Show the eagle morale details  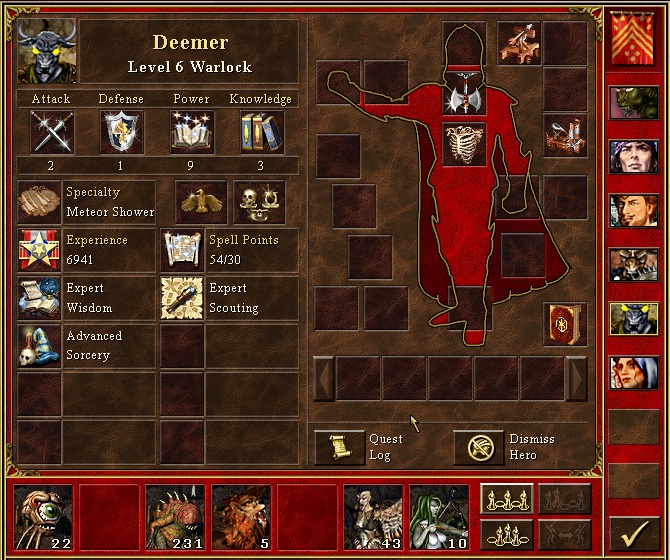click(x=202, y=202)
